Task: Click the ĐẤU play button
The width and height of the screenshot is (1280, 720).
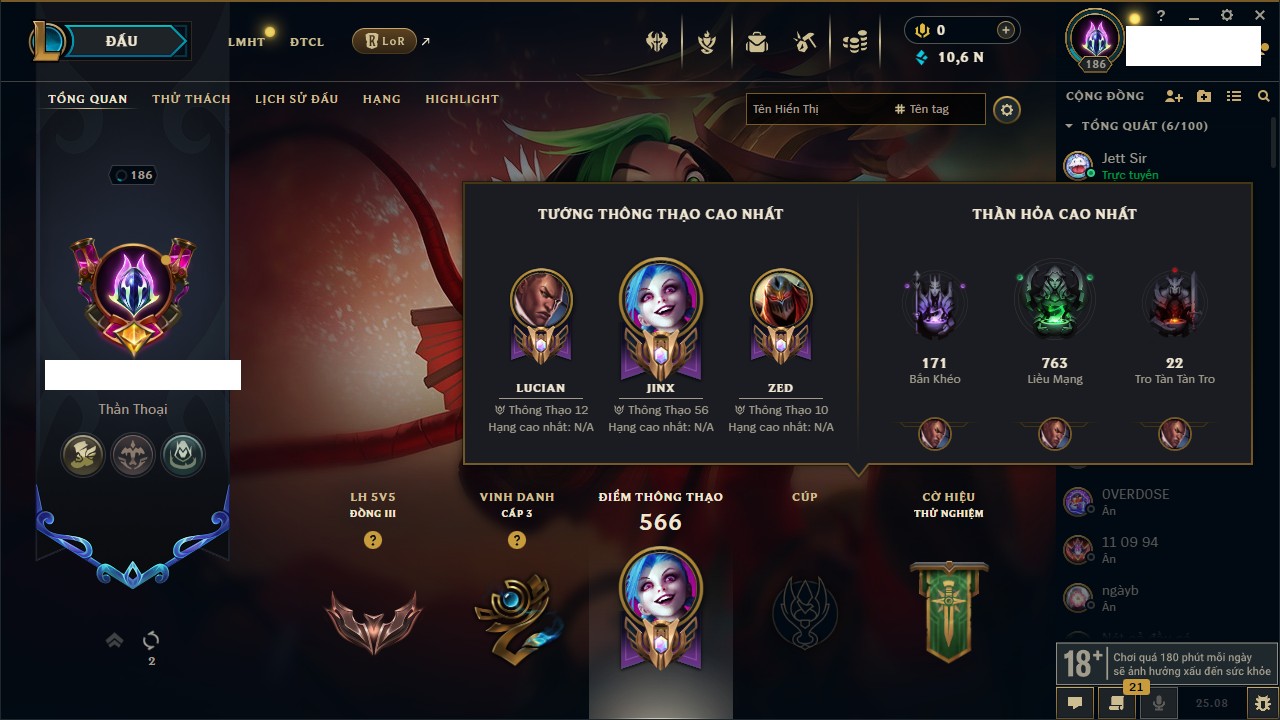Action: [122, 41]
